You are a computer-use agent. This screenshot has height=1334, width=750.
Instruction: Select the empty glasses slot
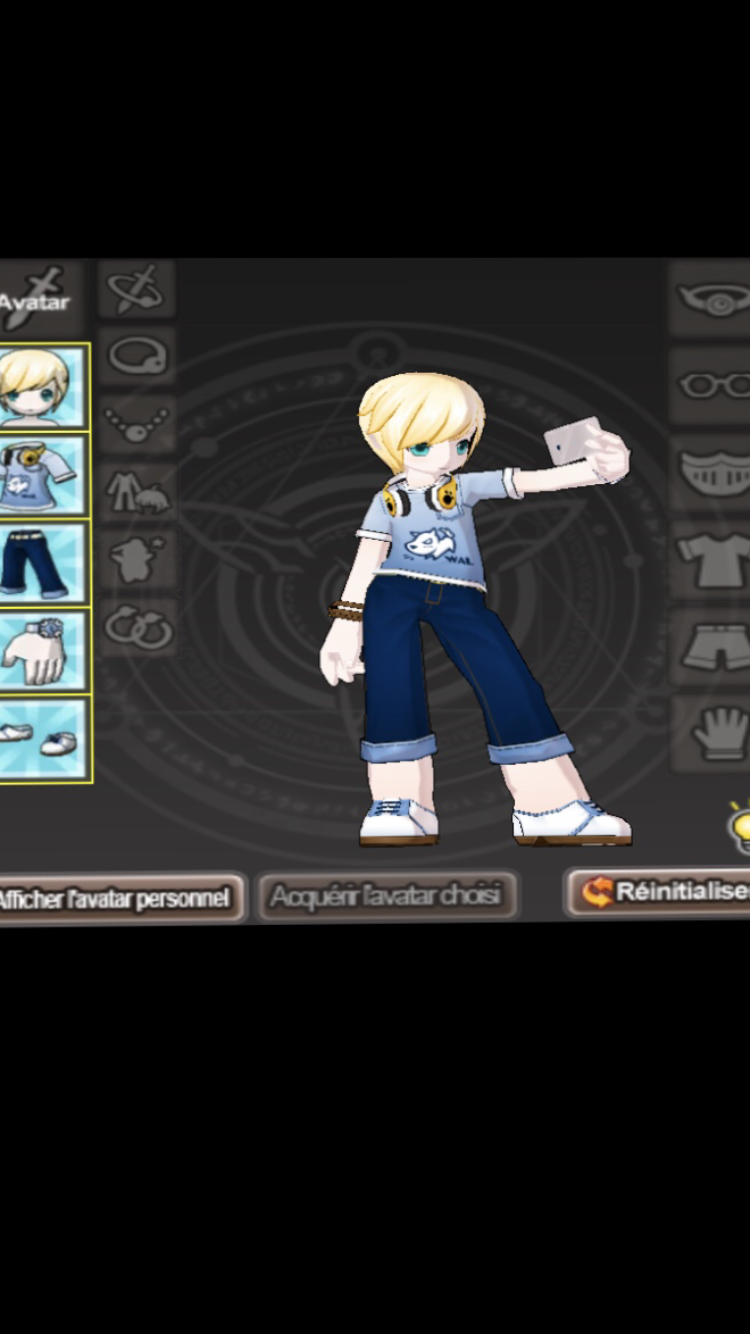[x=712, y=385]
